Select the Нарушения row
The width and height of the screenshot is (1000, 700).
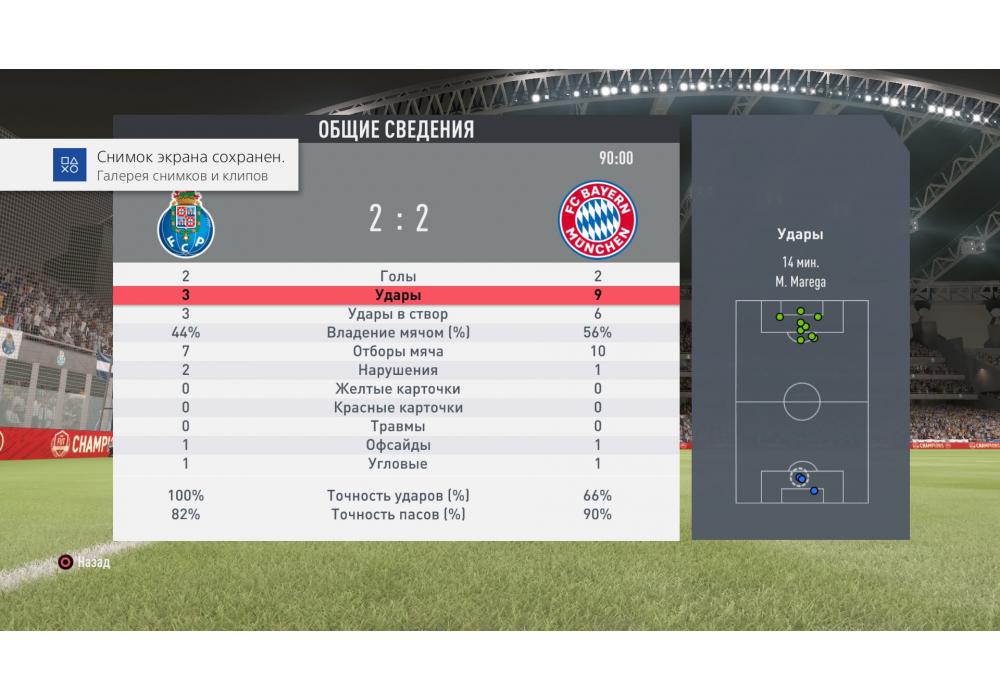pos(398,370)
